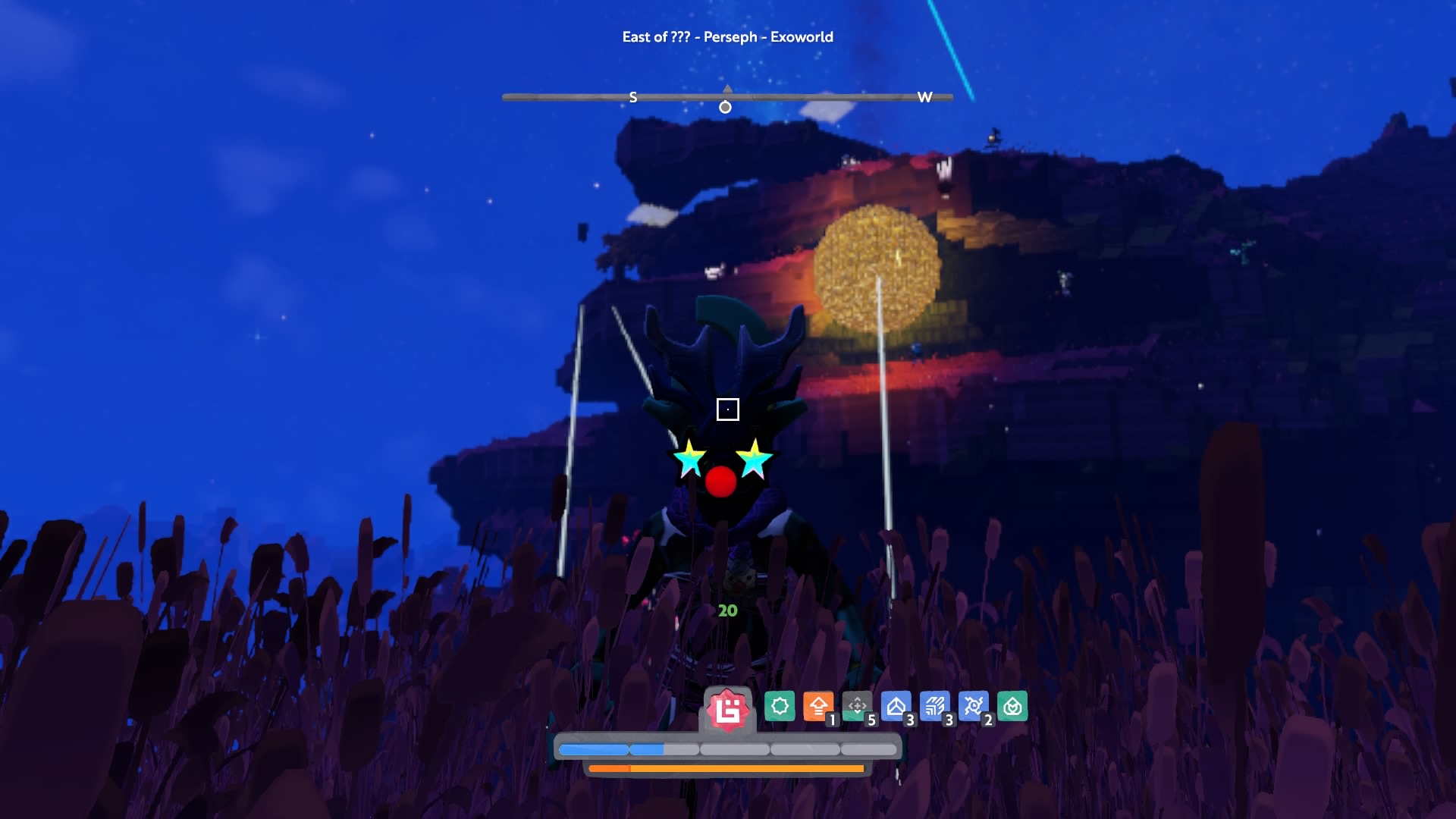The width and height of the screenshot is (1456, 819).
Task: Select the blue house-shaped buff icon
Action: point(896,707)
